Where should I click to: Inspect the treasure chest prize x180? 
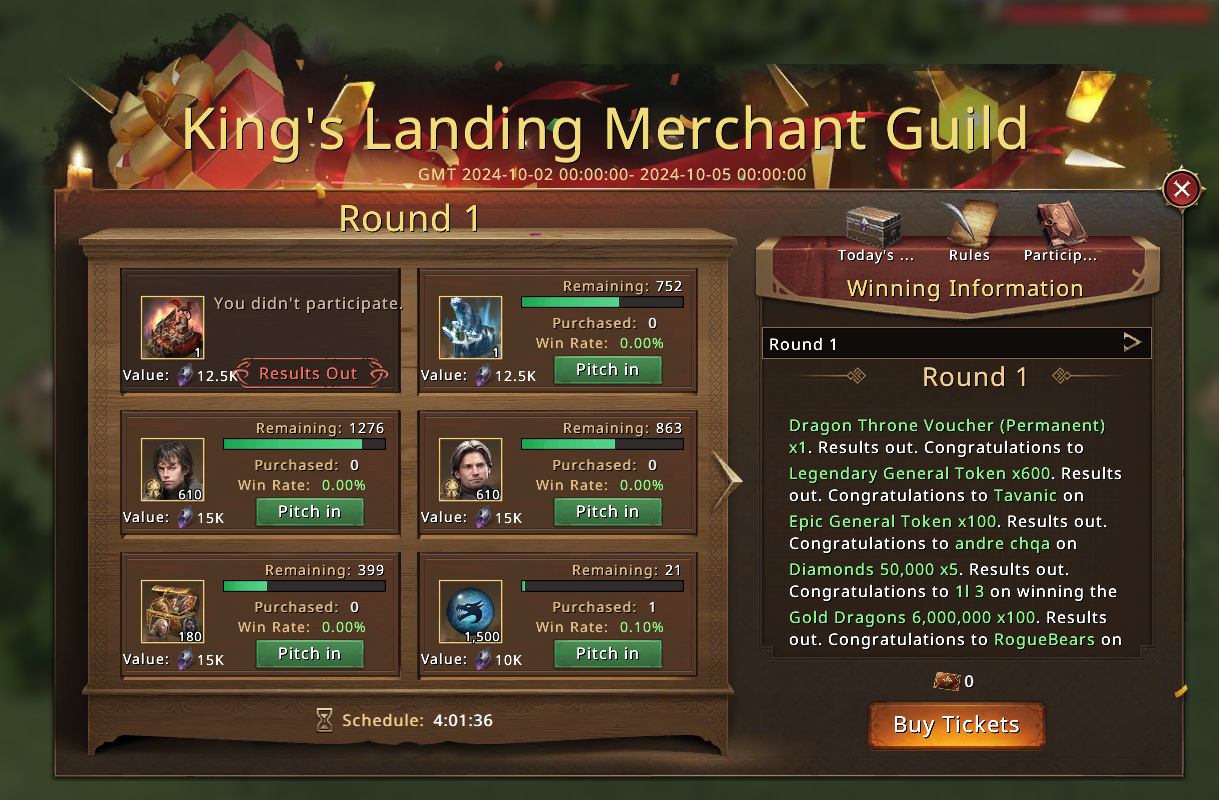pyautogui.click(x=172, y=612)
